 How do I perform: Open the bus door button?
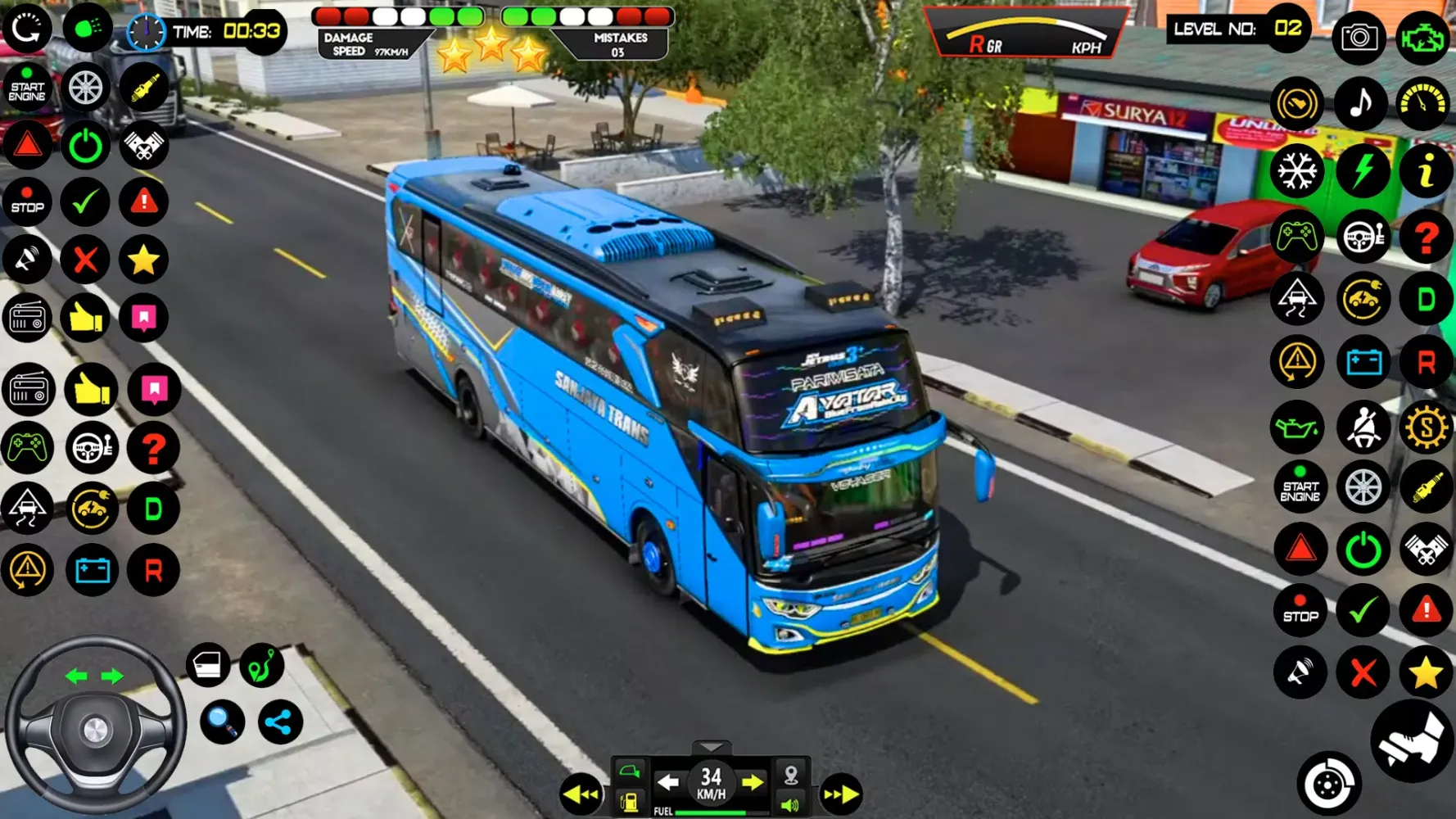coord(207,665)
